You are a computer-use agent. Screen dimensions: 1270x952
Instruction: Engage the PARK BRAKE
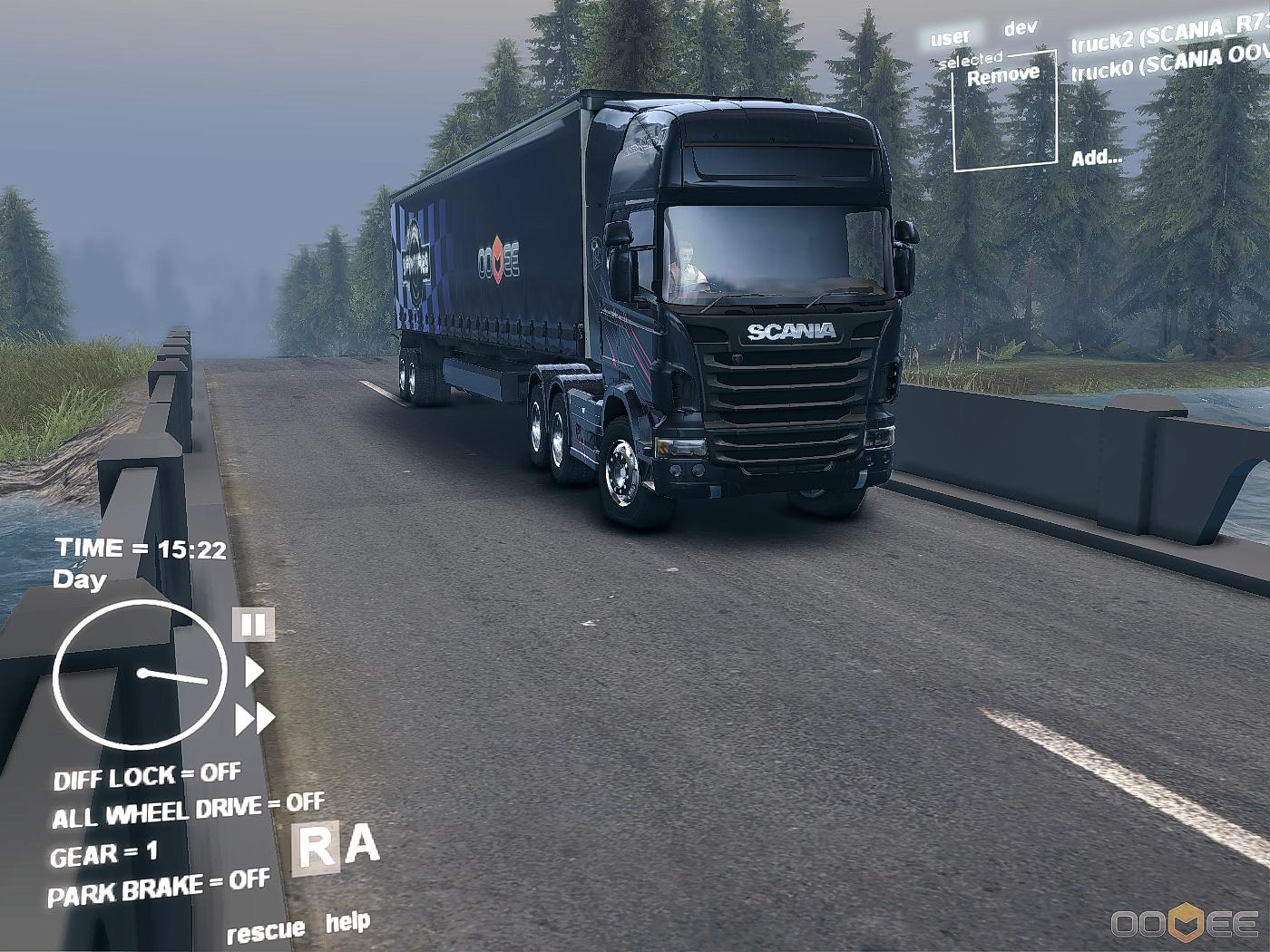(159, 889)
